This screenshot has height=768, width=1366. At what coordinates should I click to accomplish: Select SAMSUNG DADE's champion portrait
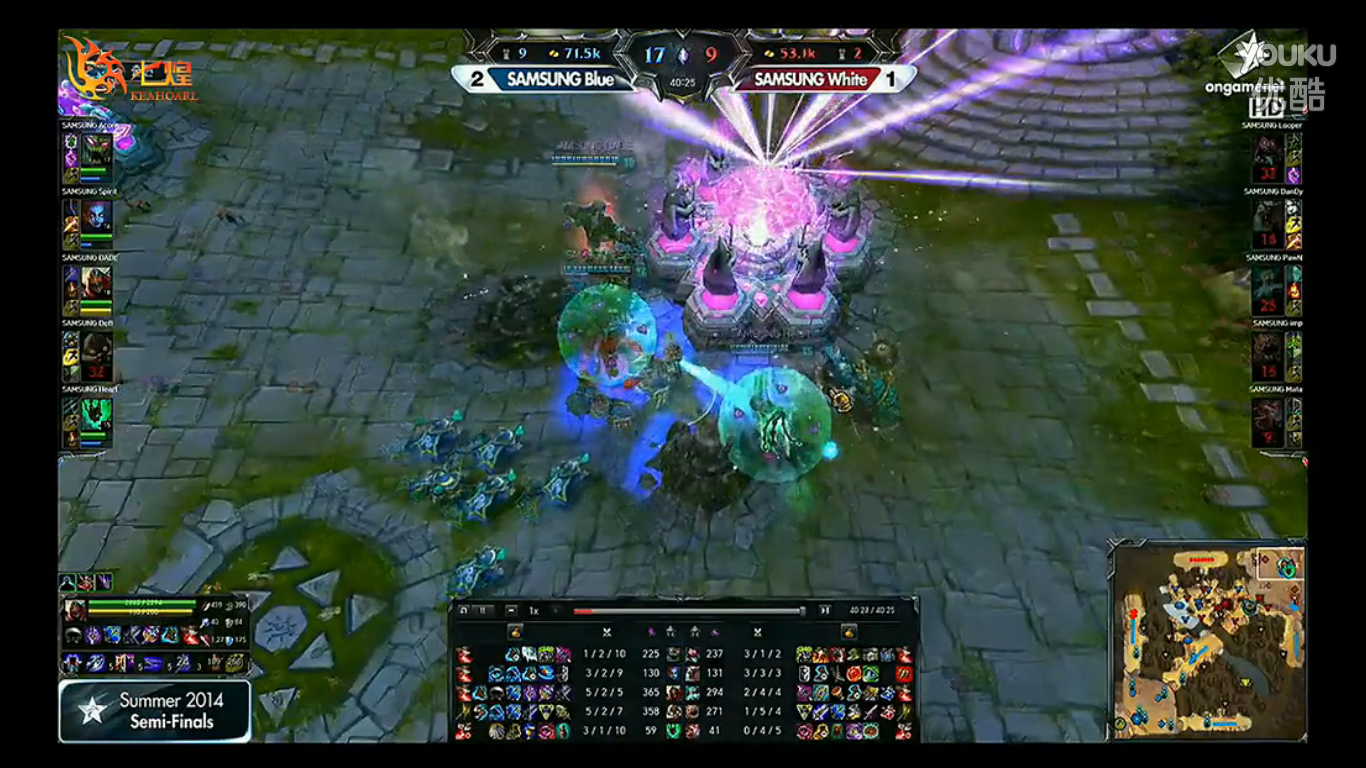97,287
